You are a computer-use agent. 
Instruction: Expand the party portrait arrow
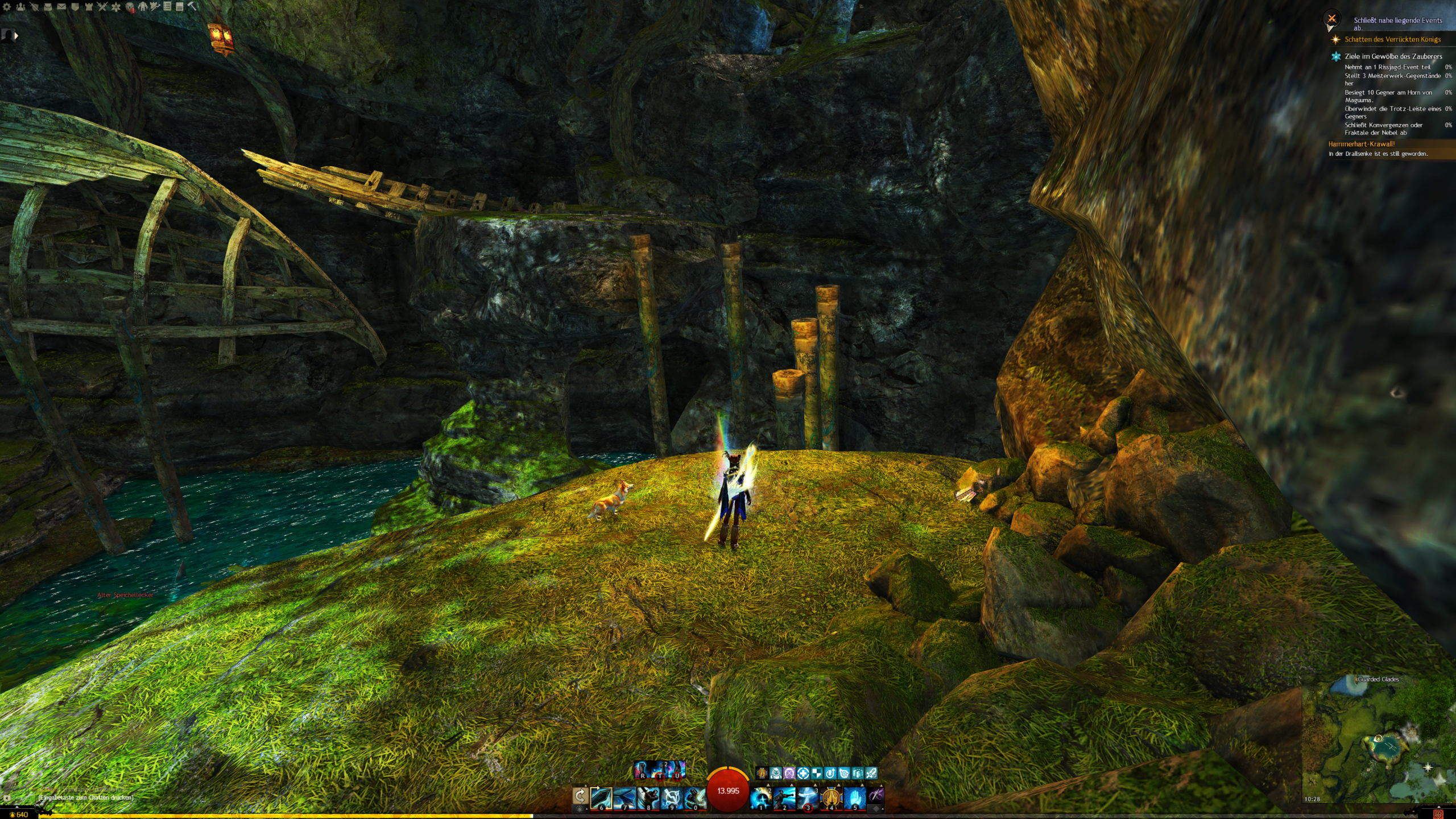pyautogui.click(x=16, y=35)
